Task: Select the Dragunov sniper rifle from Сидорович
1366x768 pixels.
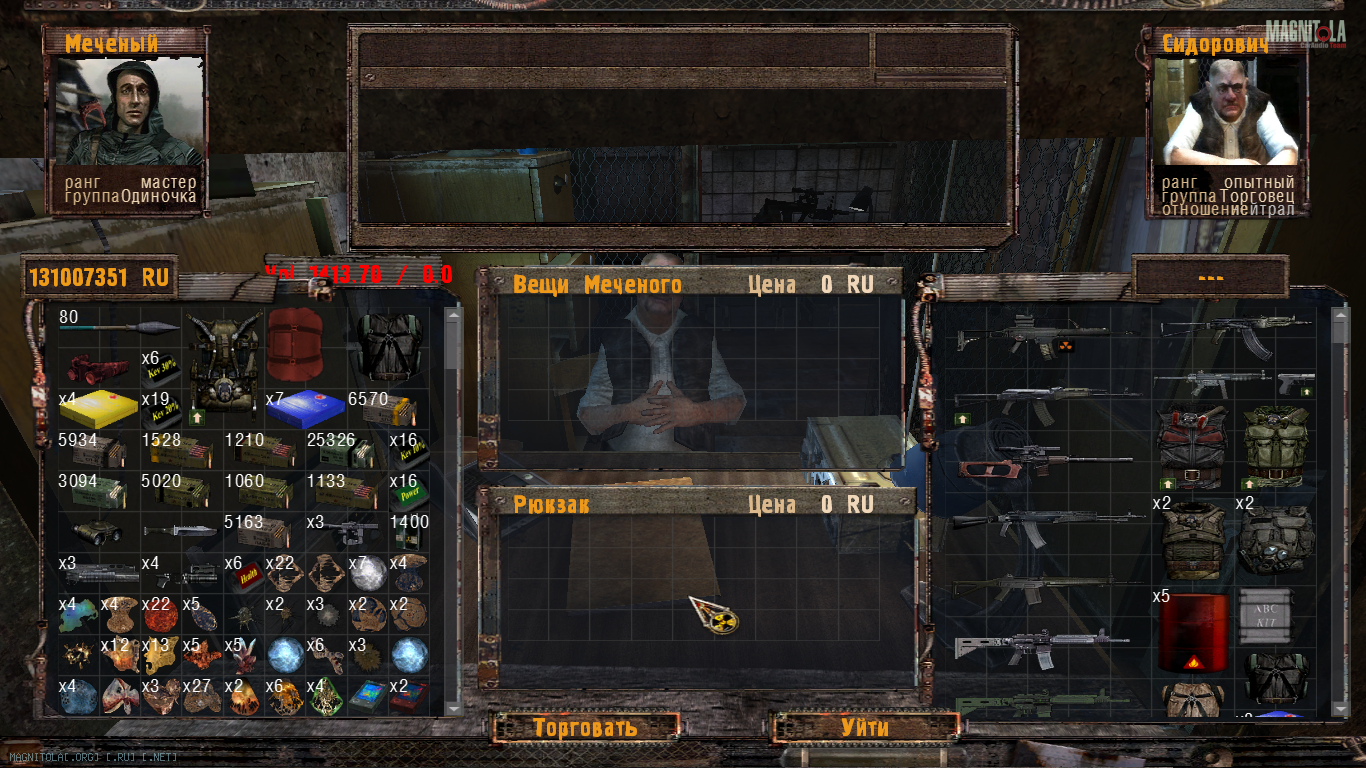Action: coord(1043,461)
